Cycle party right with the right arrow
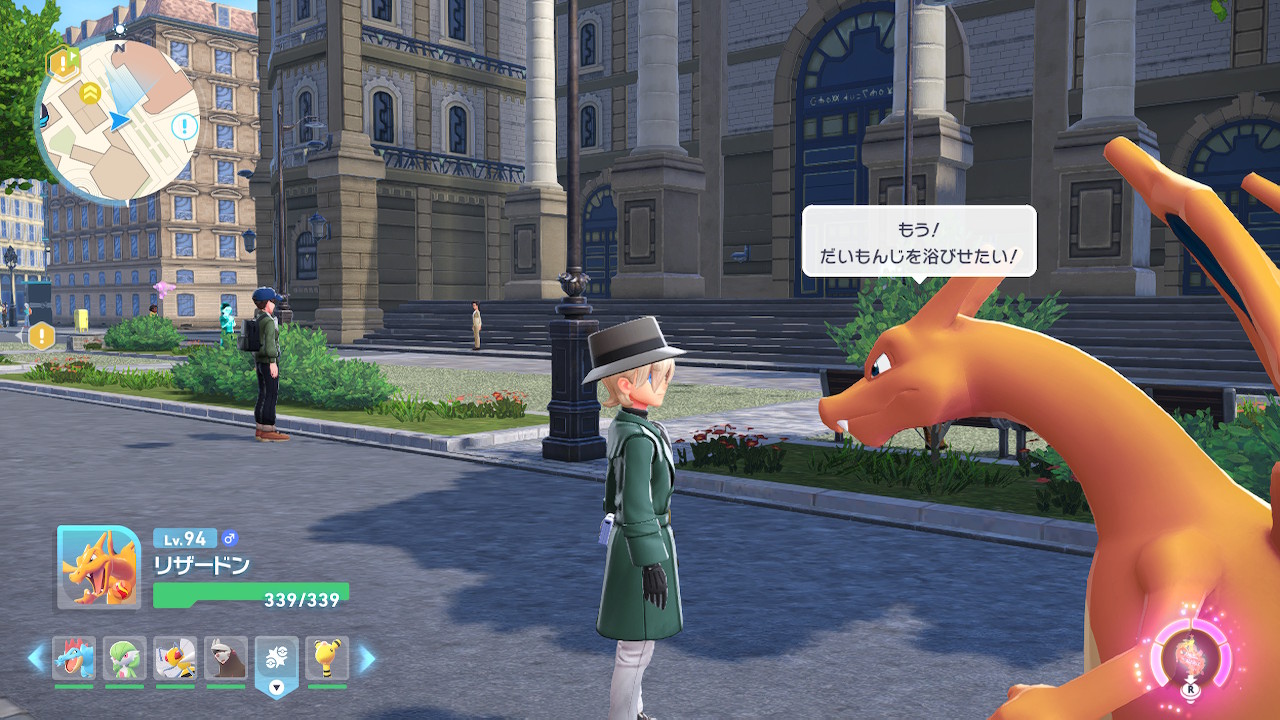1280x720 pixels. (x=367, y=658)
